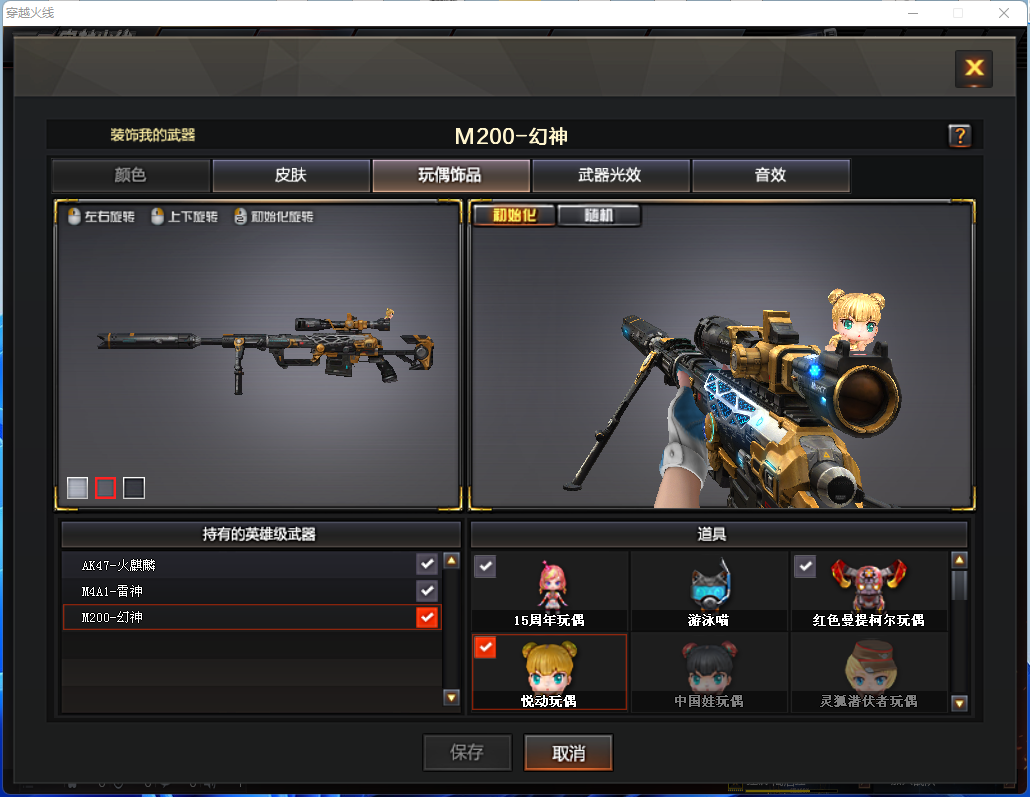
Task: Select the M200-幻神 weapon row
Action: pos(250,617)
